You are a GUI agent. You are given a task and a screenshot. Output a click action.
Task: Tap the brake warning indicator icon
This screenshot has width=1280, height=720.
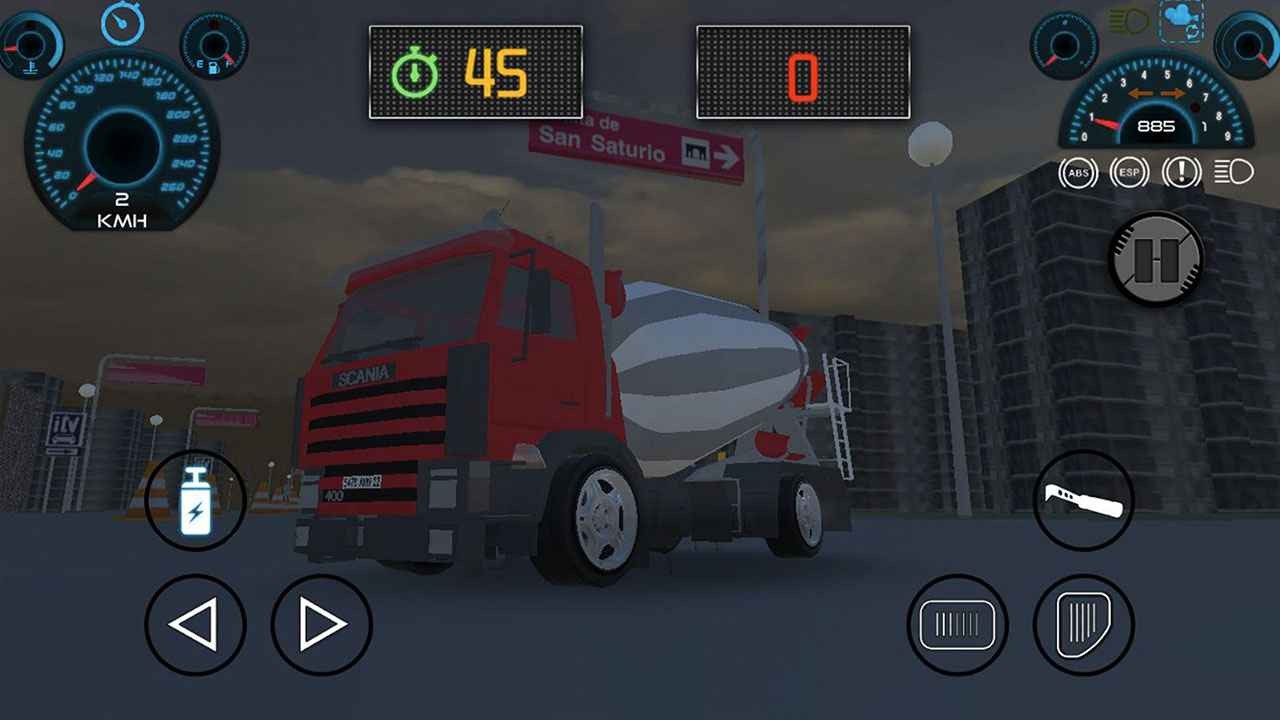1182,171
